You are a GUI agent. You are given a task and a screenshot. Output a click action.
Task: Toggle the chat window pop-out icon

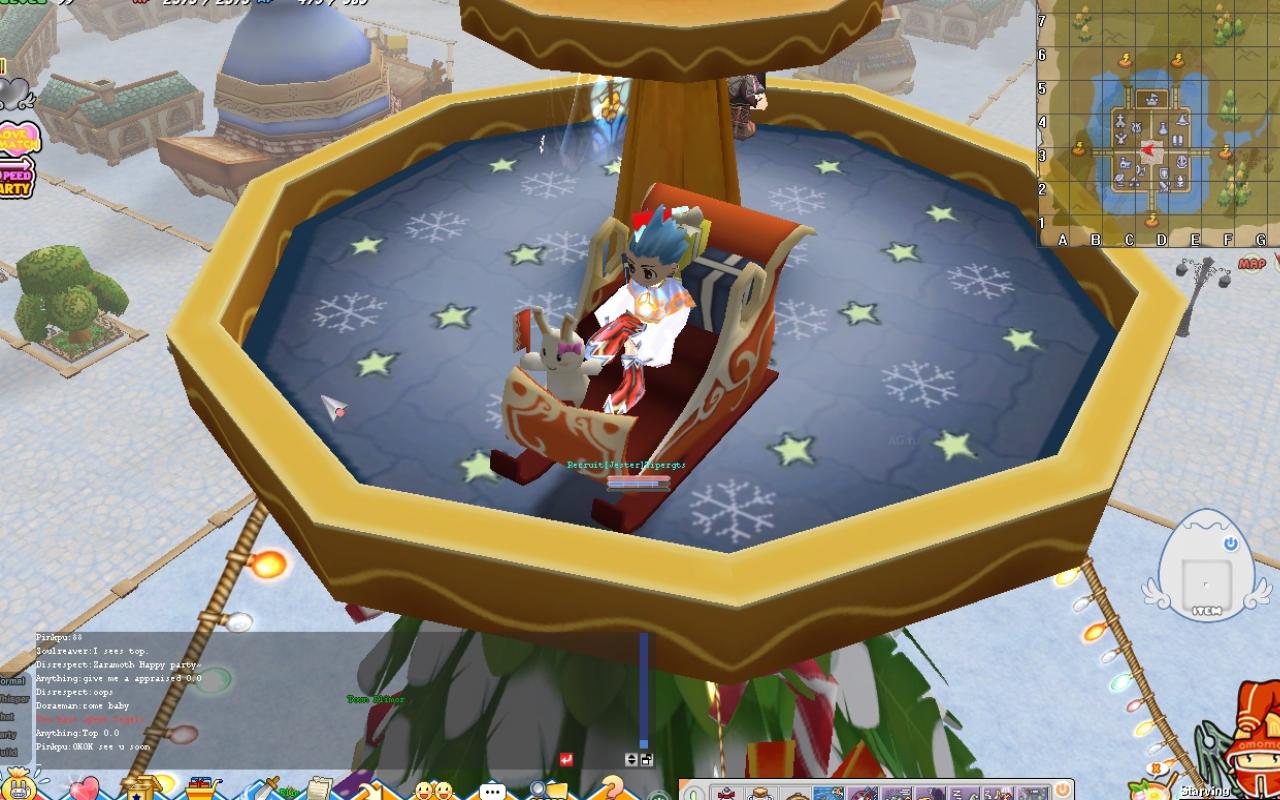646,760
